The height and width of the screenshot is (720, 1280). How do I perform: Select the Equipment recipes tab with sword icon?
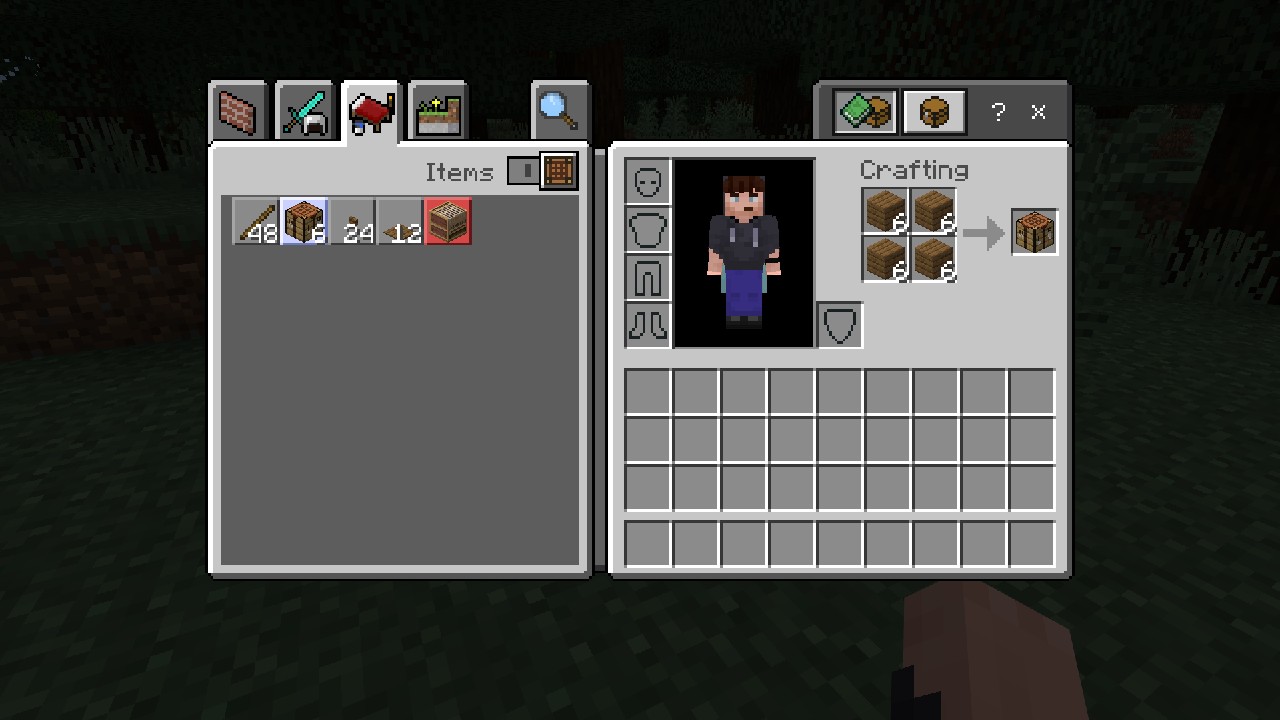304,111
